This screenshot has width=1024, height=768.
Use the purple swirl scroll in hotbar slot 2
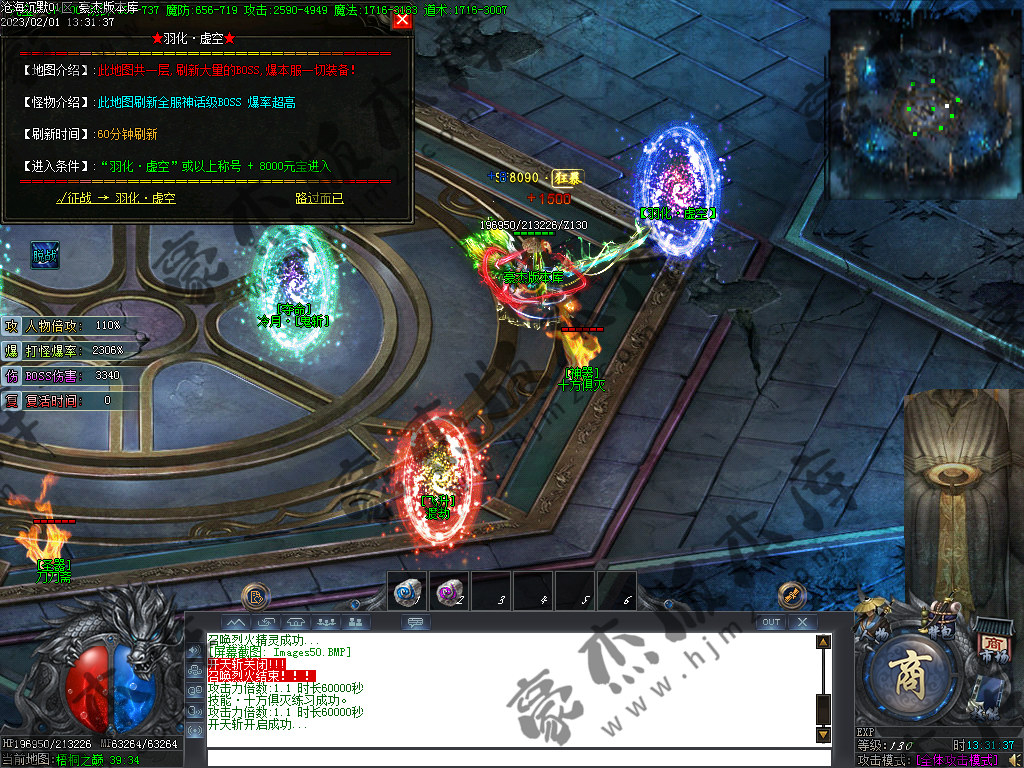(x=448, y=592)
